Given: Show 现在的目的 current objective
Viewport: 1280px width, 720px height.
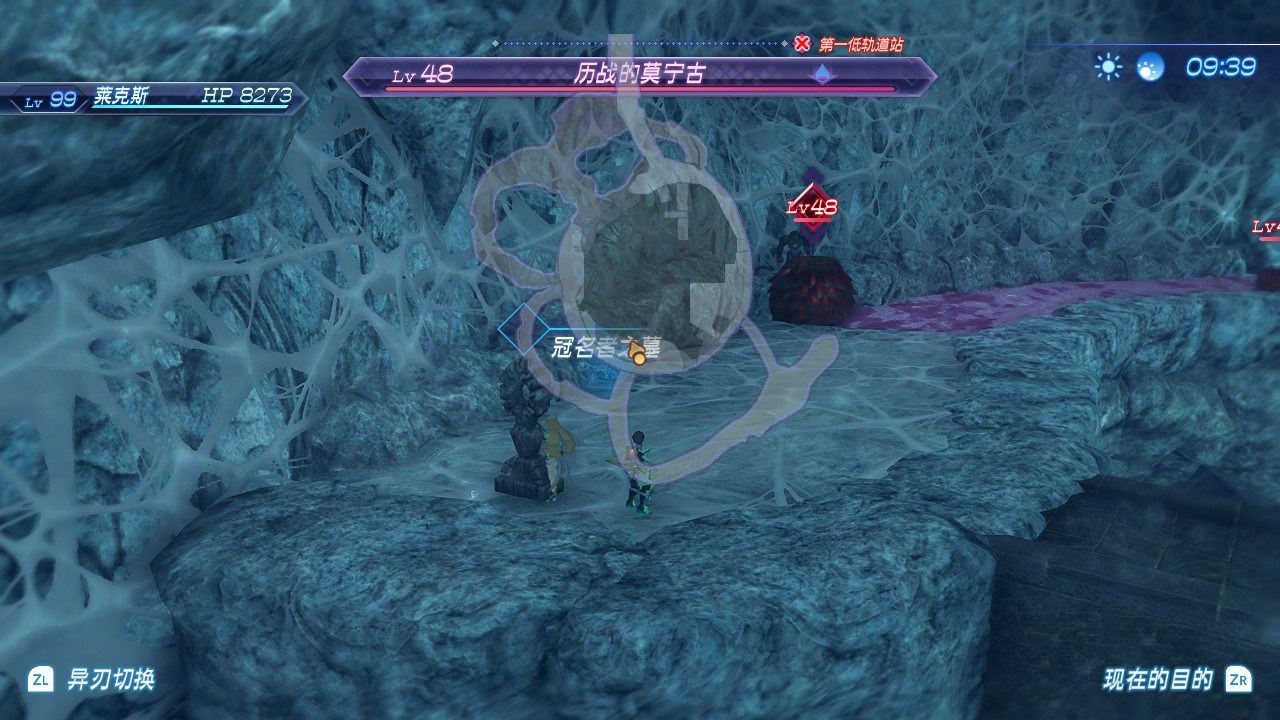Looking at the screenshot, I should click(1158, 680).
